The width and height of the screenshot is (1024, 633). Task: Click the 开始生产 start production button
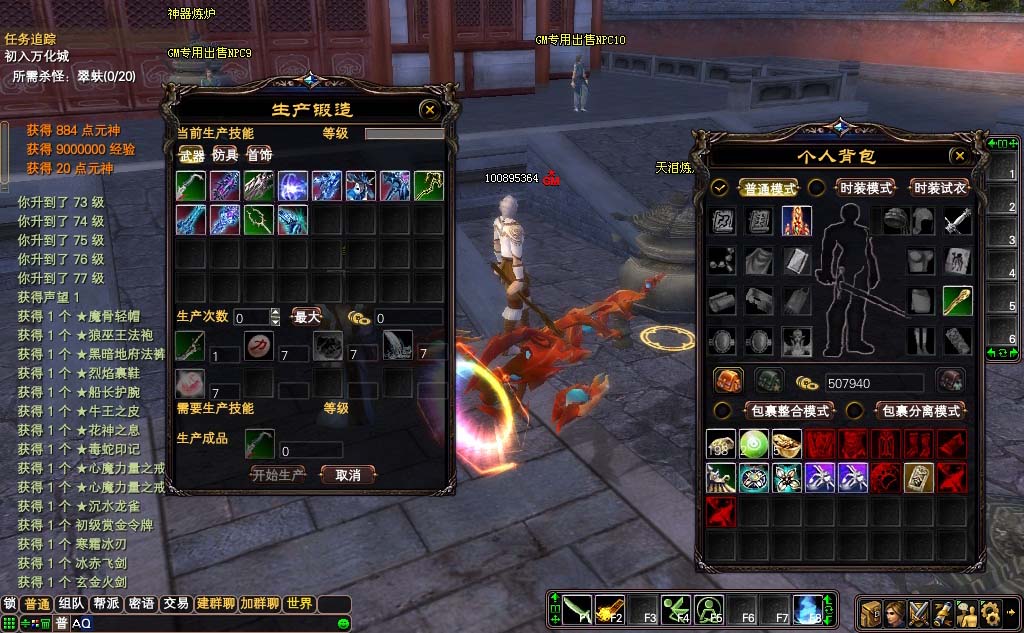pyautogui.click(x=277, y=474)
